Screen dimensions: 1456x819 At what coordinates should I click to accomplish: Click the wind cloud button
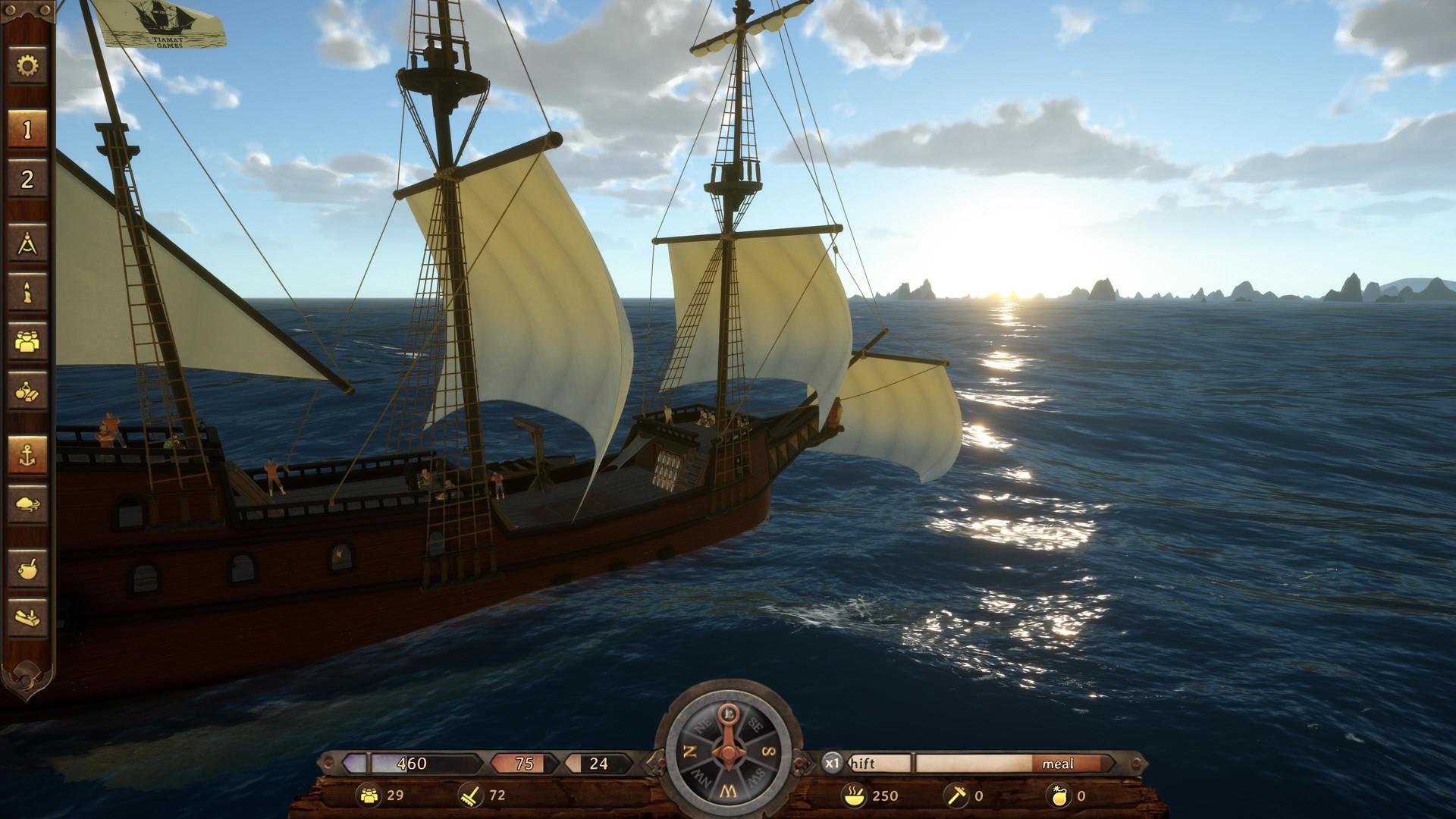pos(27,504)
